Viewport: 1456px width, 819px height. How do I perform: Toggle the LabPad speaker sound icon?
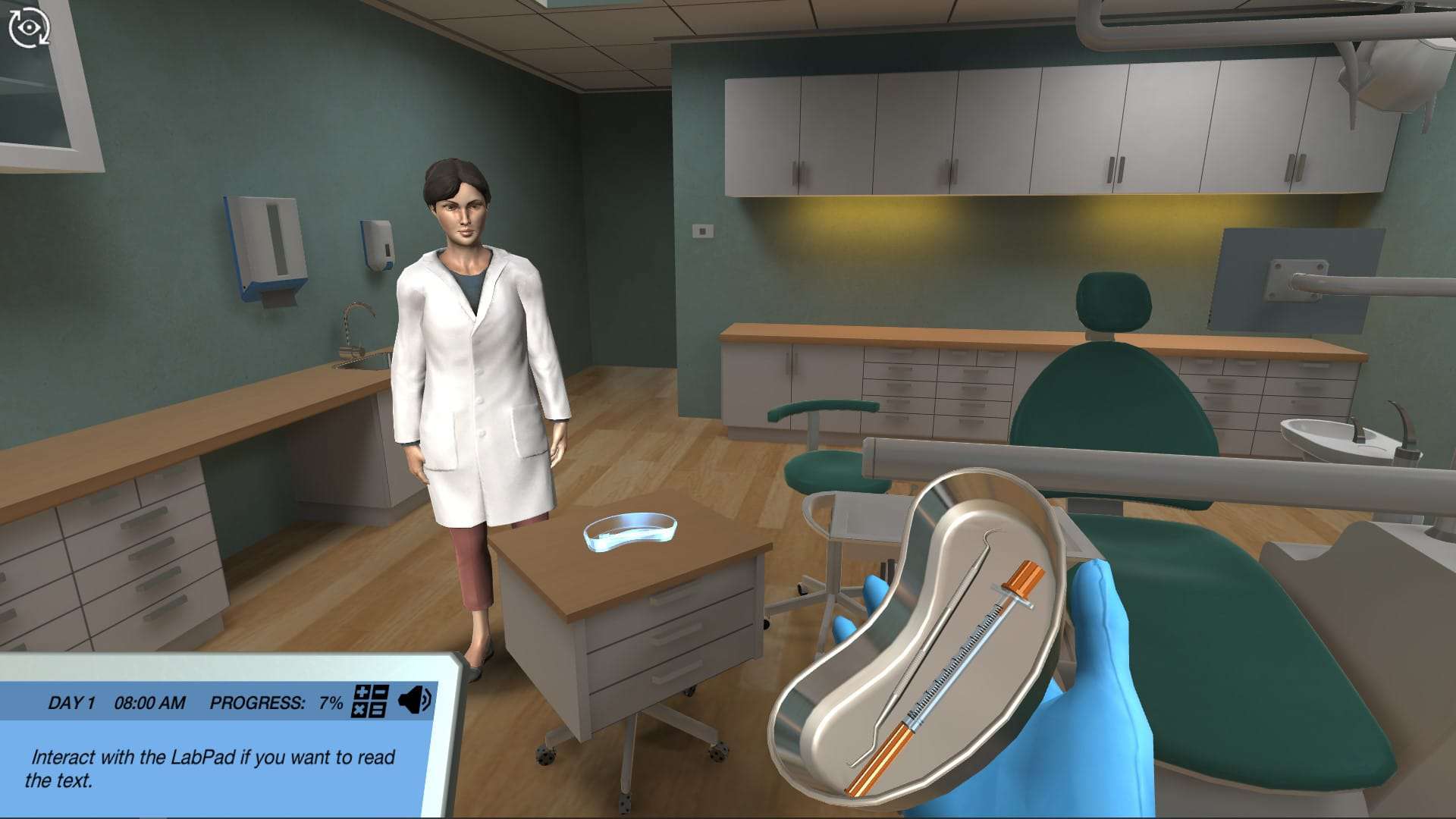click(x=415, y=700)
